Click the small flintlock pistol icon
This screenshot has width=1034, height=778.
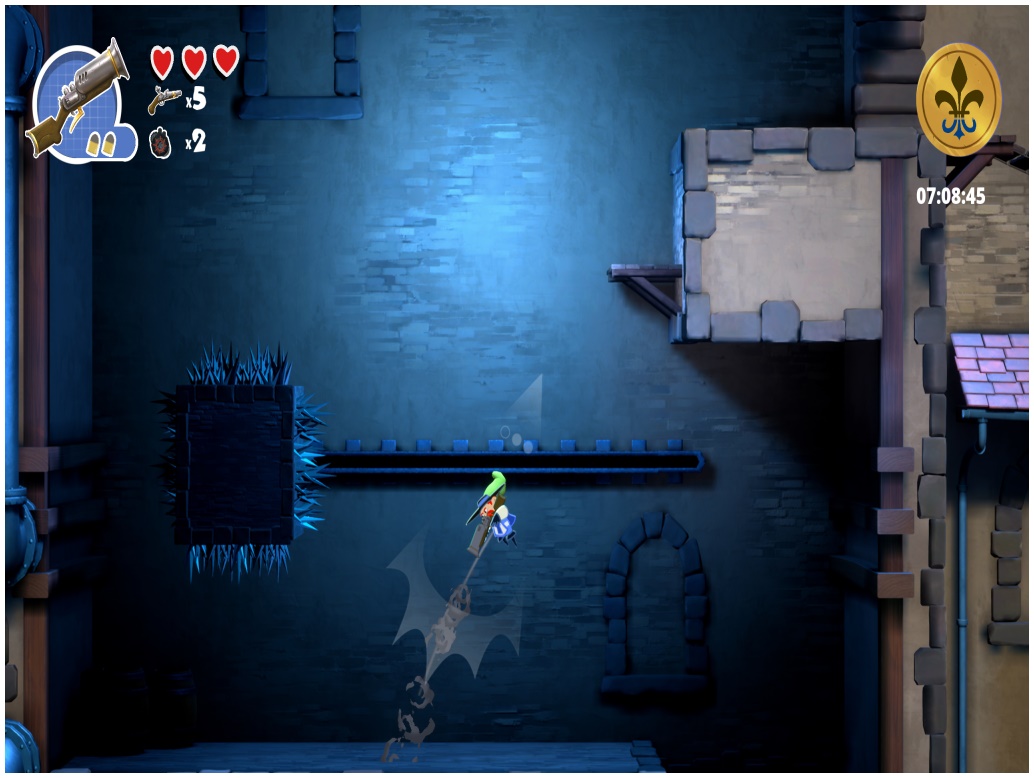tap(164, 100)
